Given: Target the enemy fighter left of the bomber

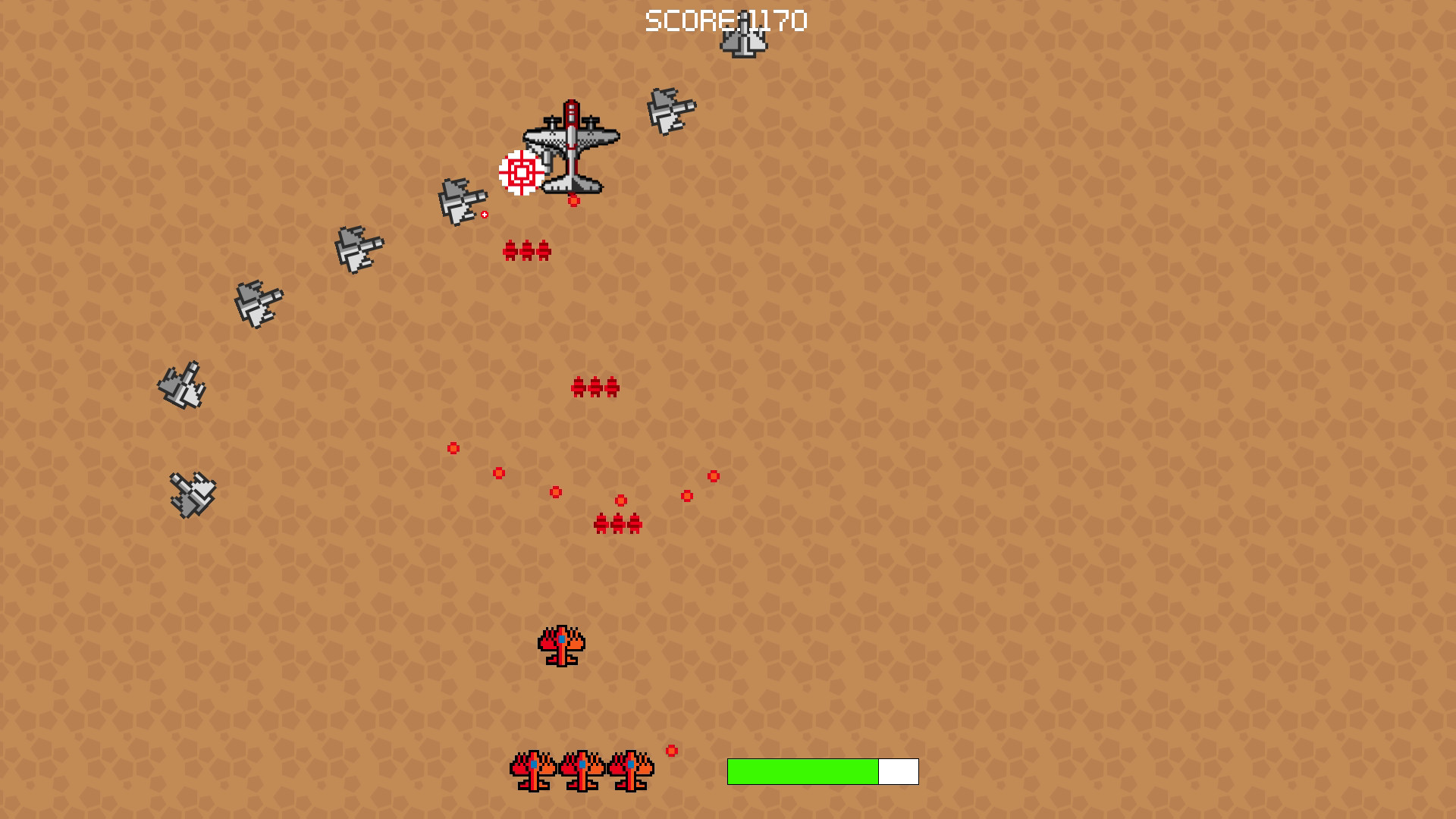Looking at the screenshot, I should click(x=461, y=199).
